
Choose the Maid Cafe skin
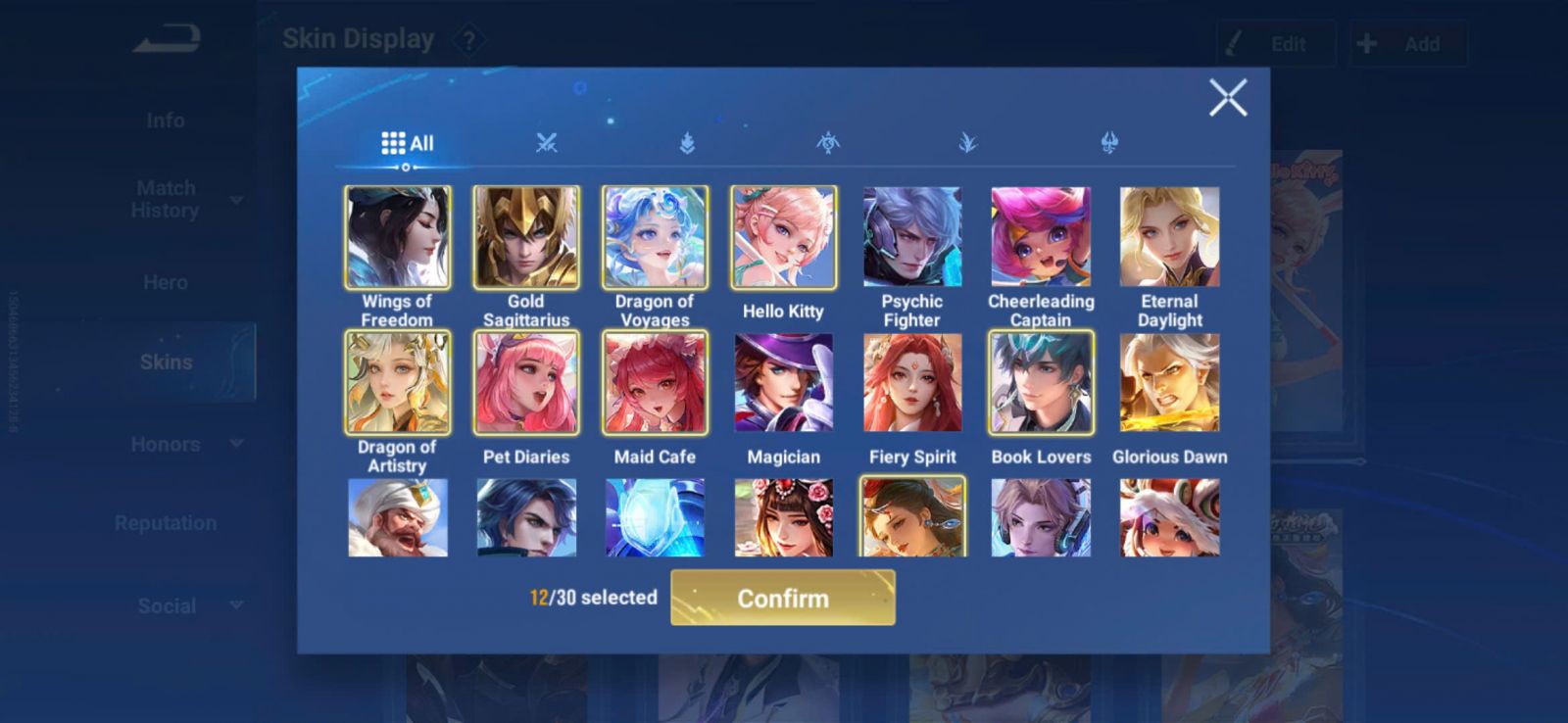click(655, 382)
